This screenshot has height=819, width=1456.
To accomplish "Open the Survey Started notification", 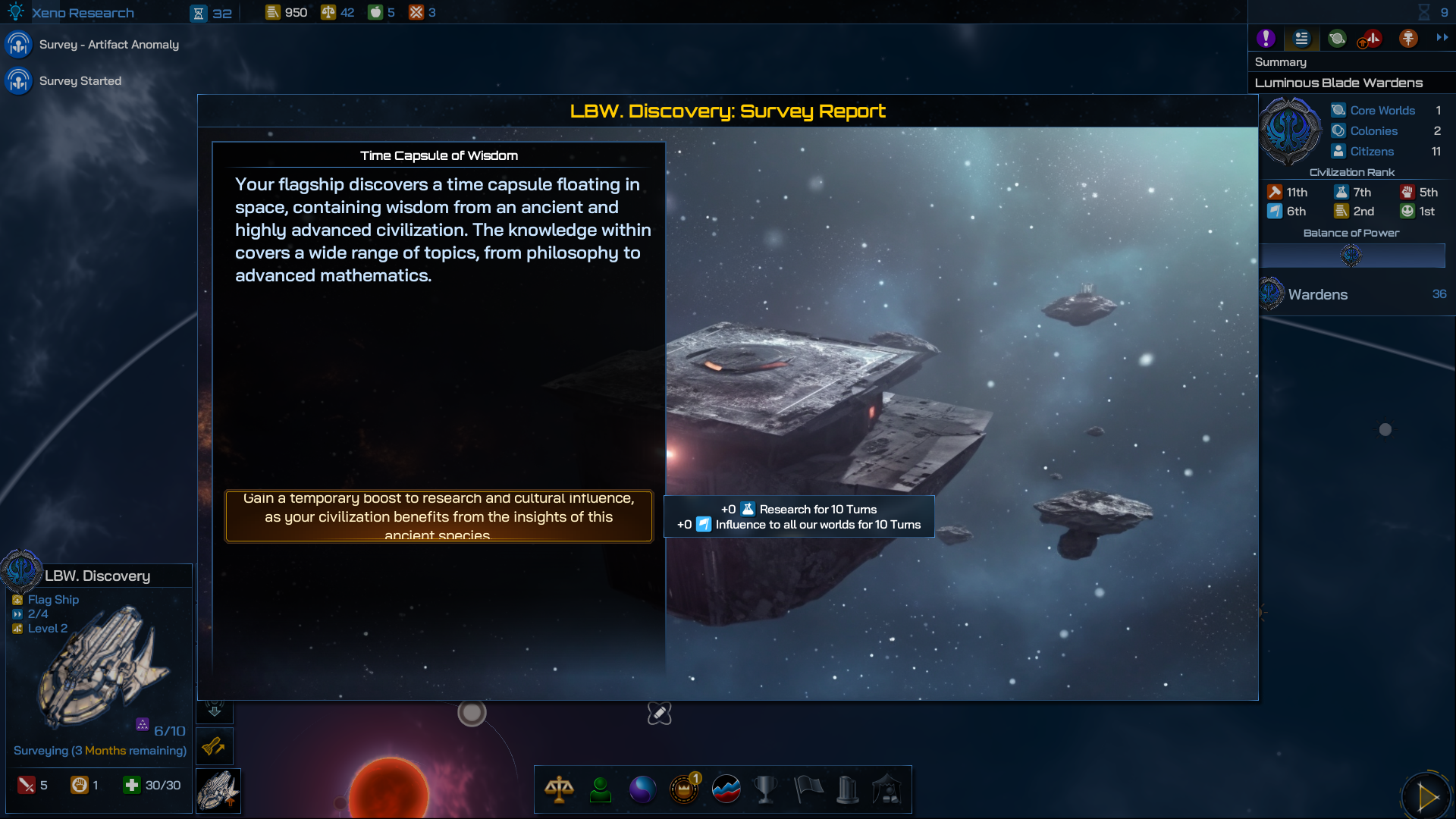I will pyautogui.click(x=80, y=81).
